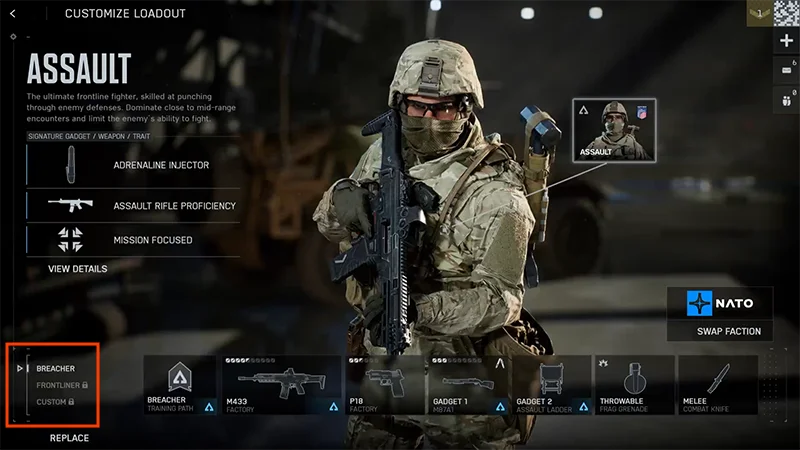Select the Assault Rifle Proficiency row

(133, 206)
